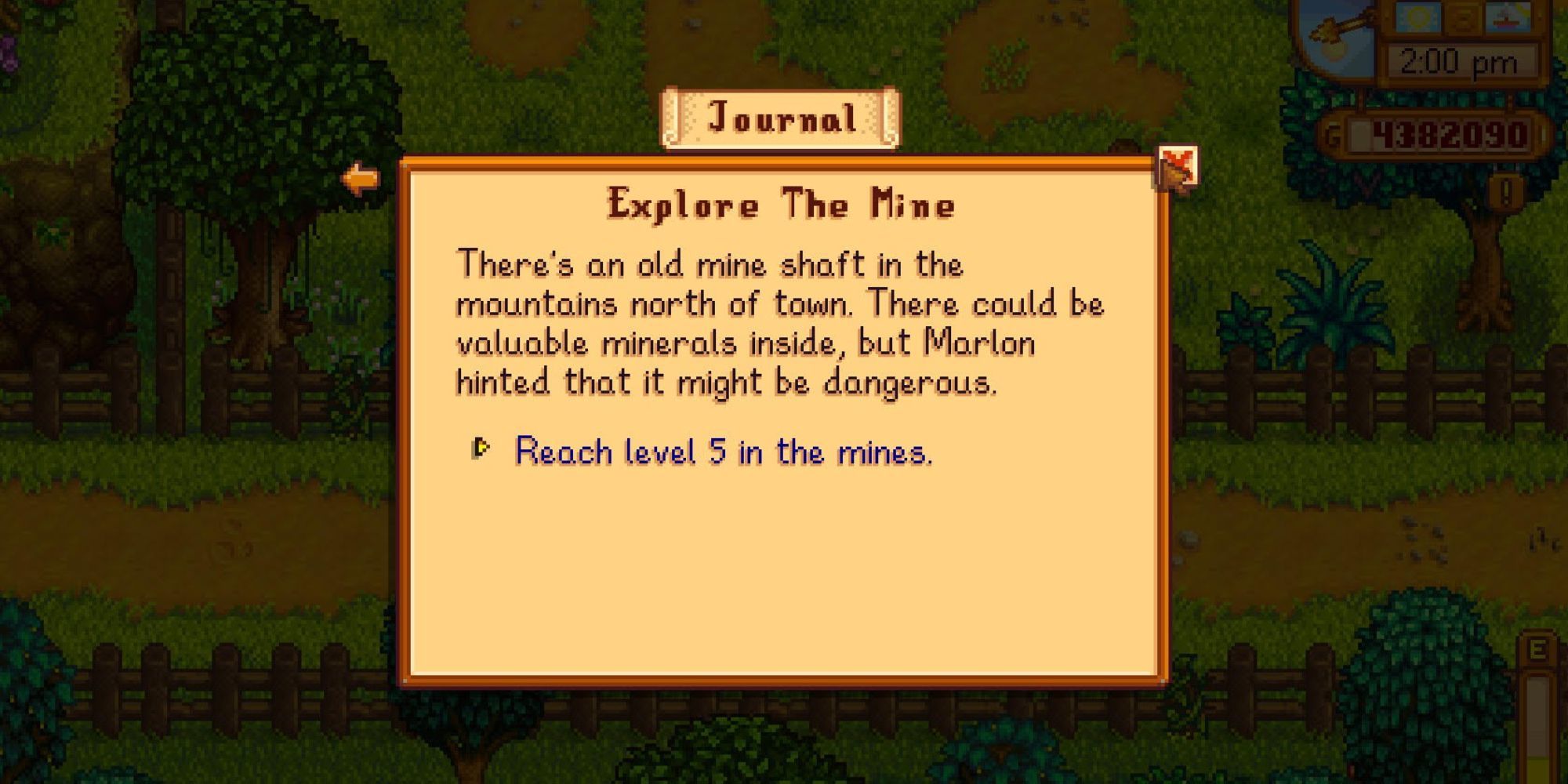Click the sunny weather icon on the clock HUD
This screenshot has height=784, width=1568.
[x=1417, y=17]
